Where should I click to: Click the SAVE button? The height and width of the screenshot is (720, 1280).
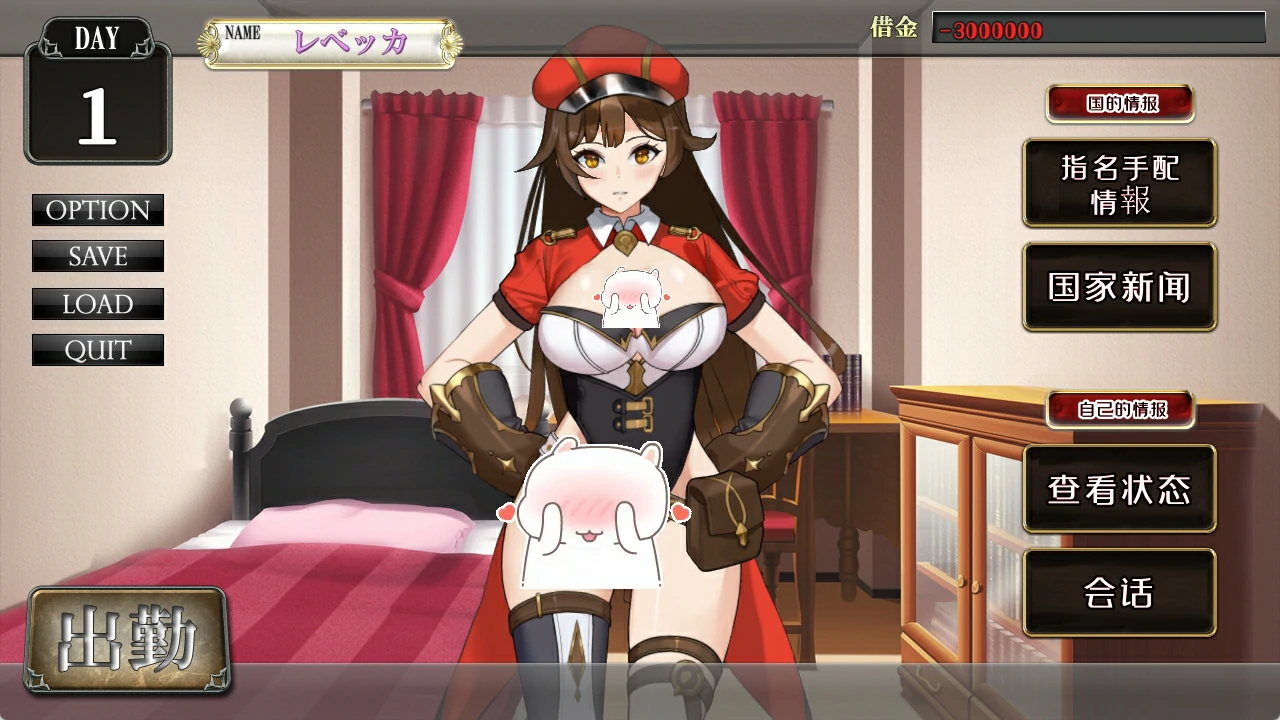click(98, 256)
